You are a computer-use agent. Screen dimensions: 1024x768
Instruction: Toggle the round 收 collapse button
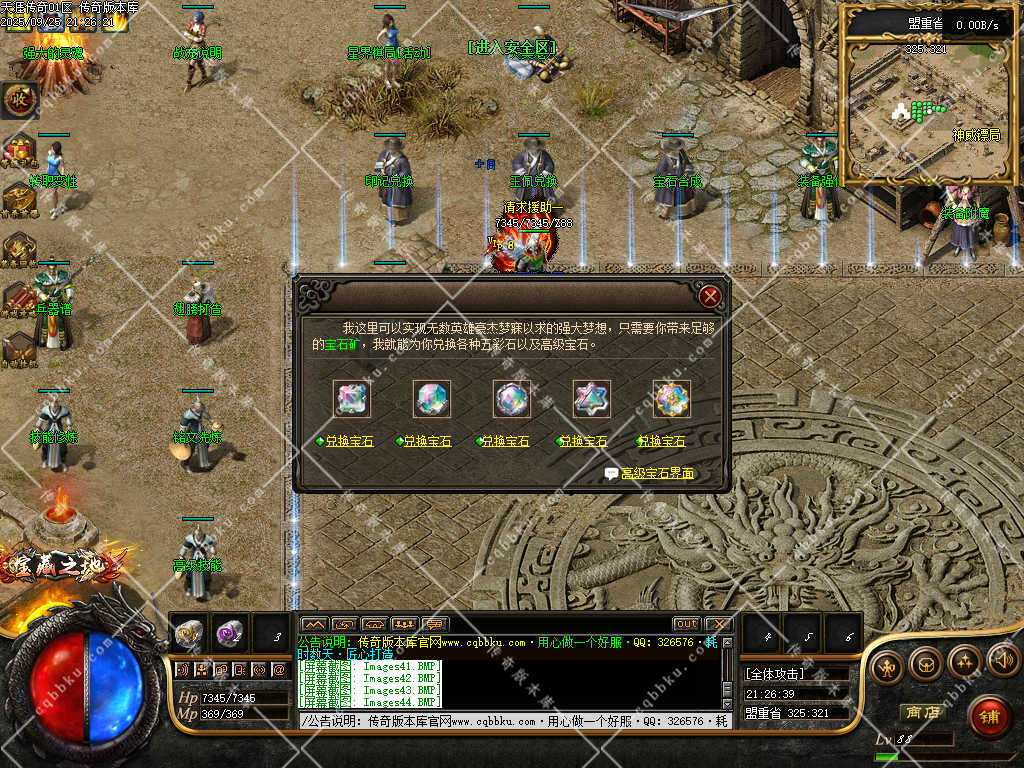(19, 98)
